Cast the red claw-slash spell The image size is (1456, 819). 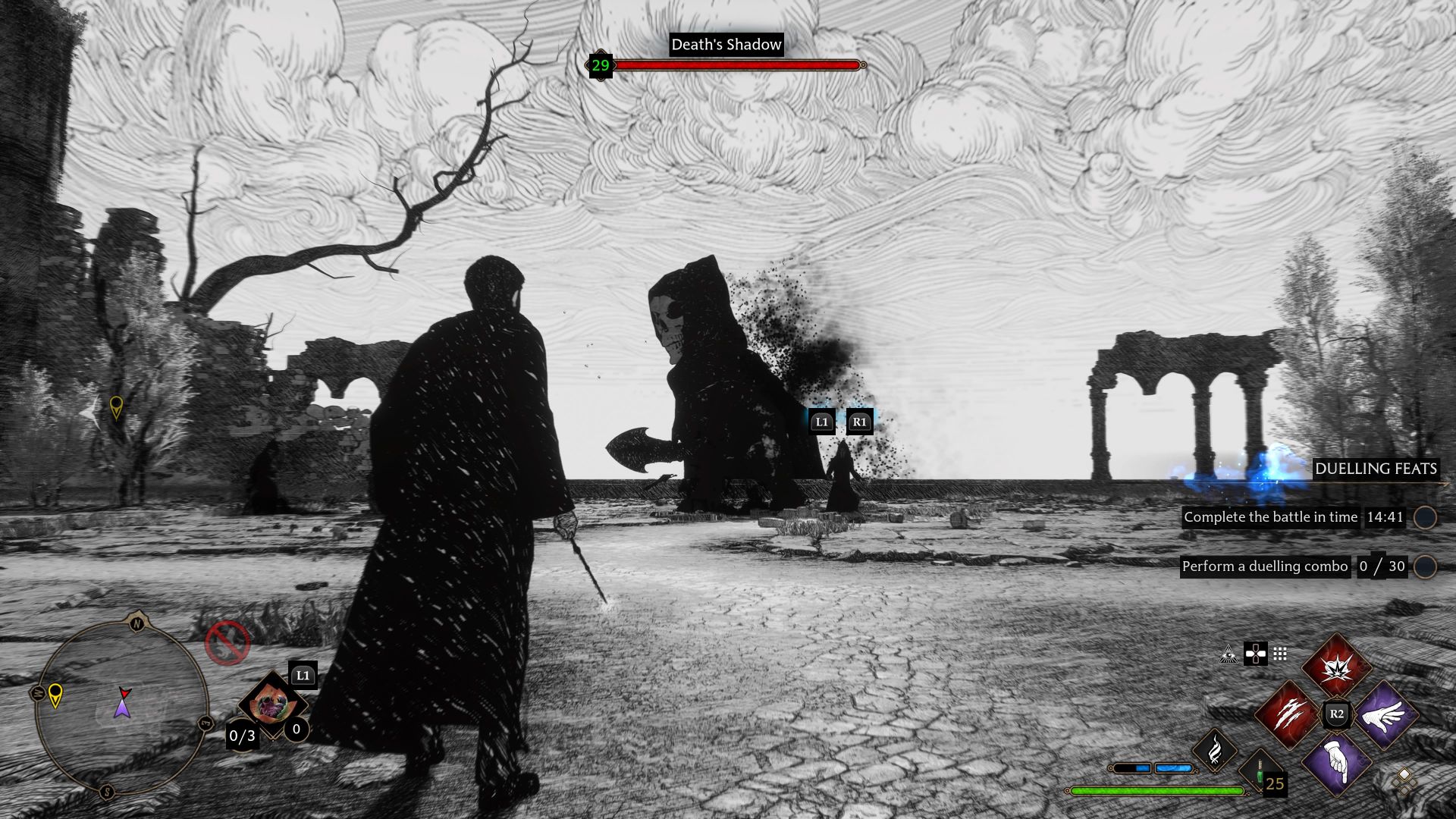coord(1289,714)
